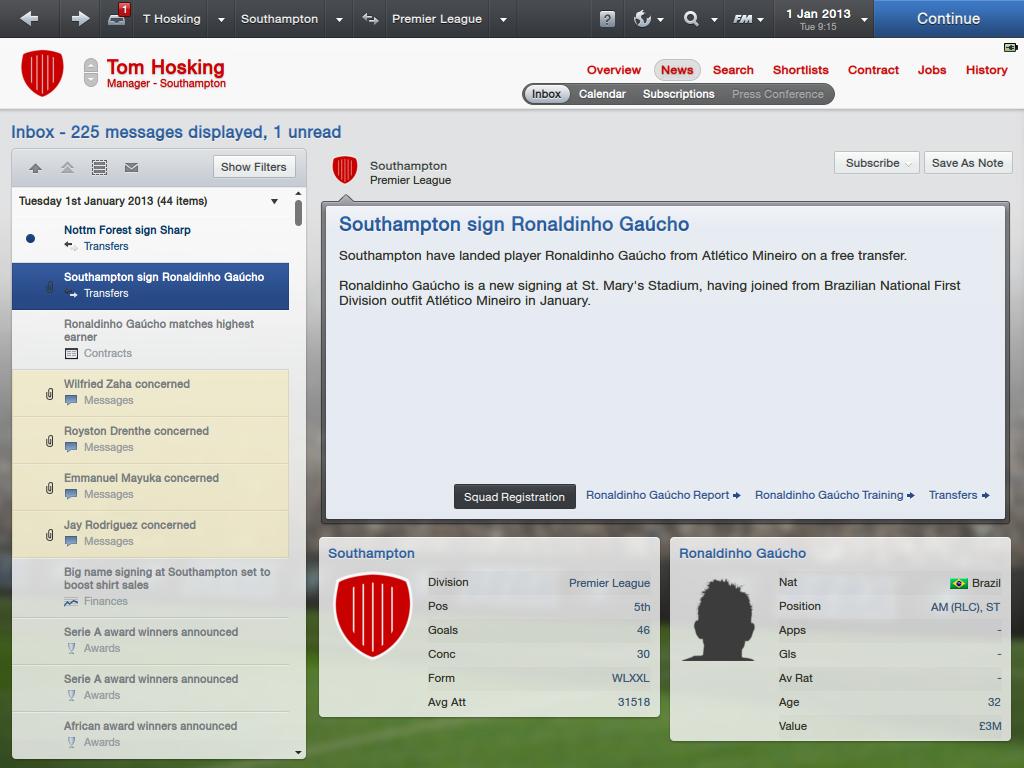
Task: Open the Subscriptions sub-tab
Action: 678,94
